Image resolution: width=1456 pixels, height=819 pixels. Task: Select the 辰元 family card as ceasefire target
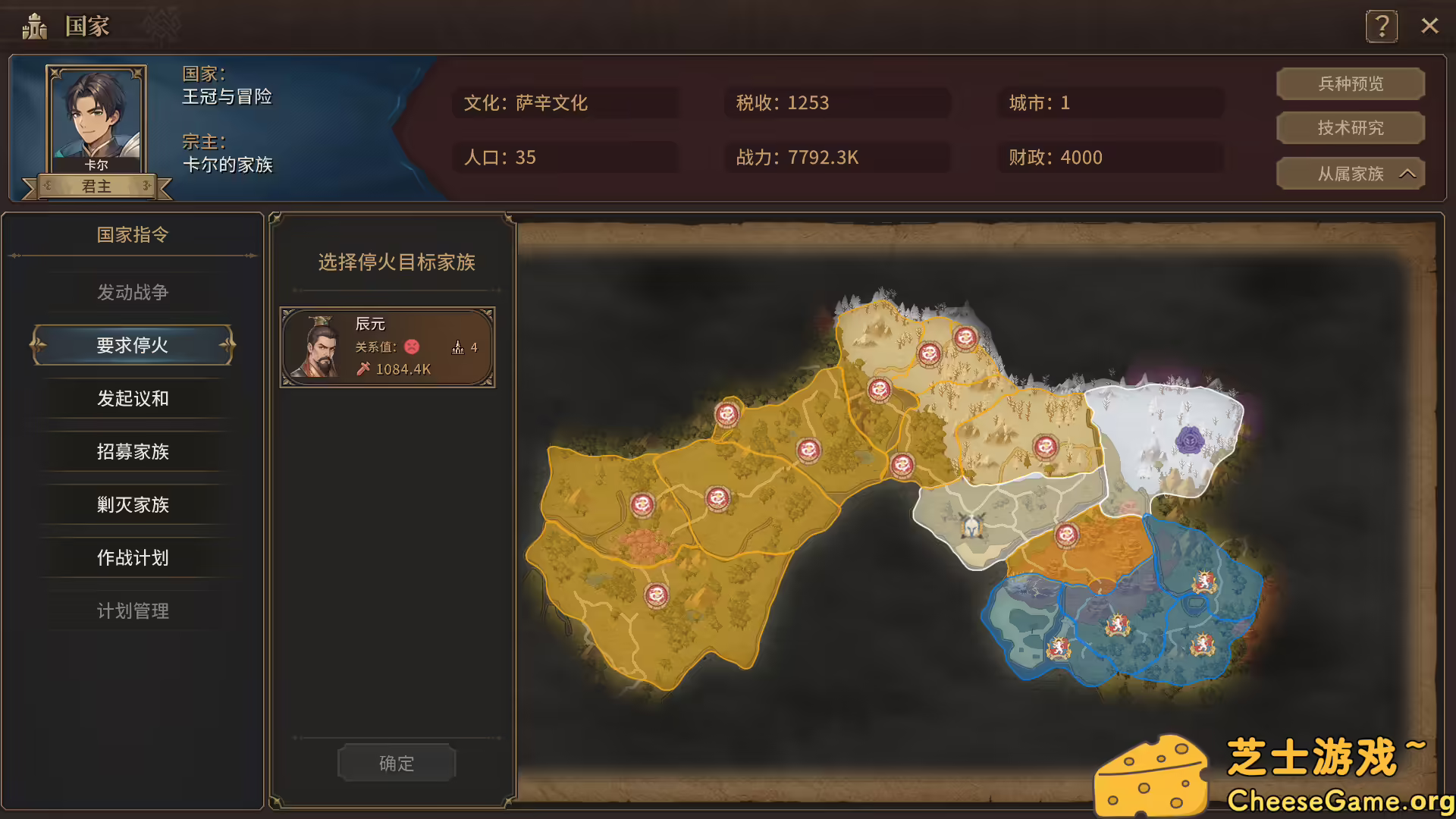click(388, 348)
